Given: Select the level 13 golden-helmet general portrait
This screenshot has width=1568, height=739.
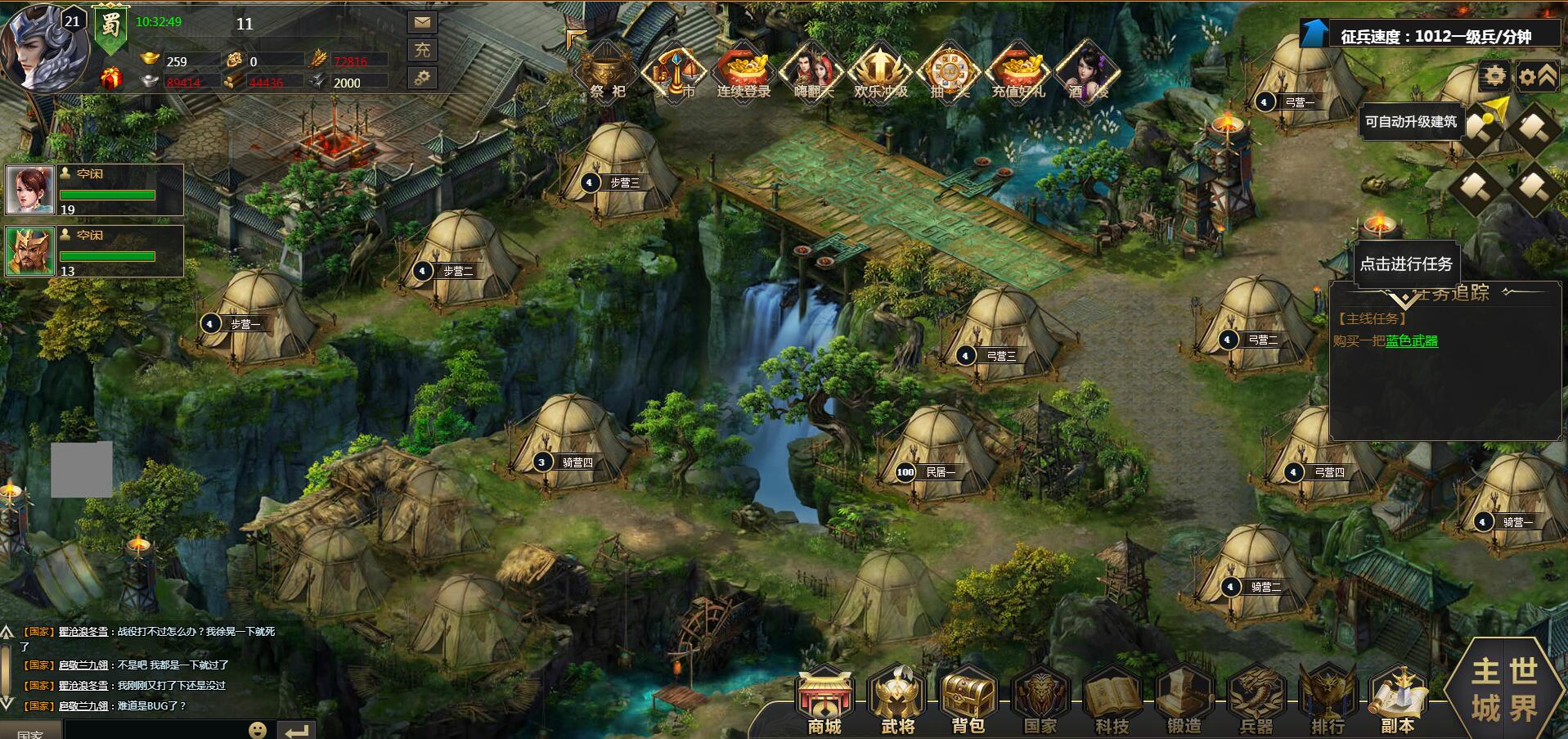Looking at the screenshot, I should pyautogui.click(x=30, y=251).
